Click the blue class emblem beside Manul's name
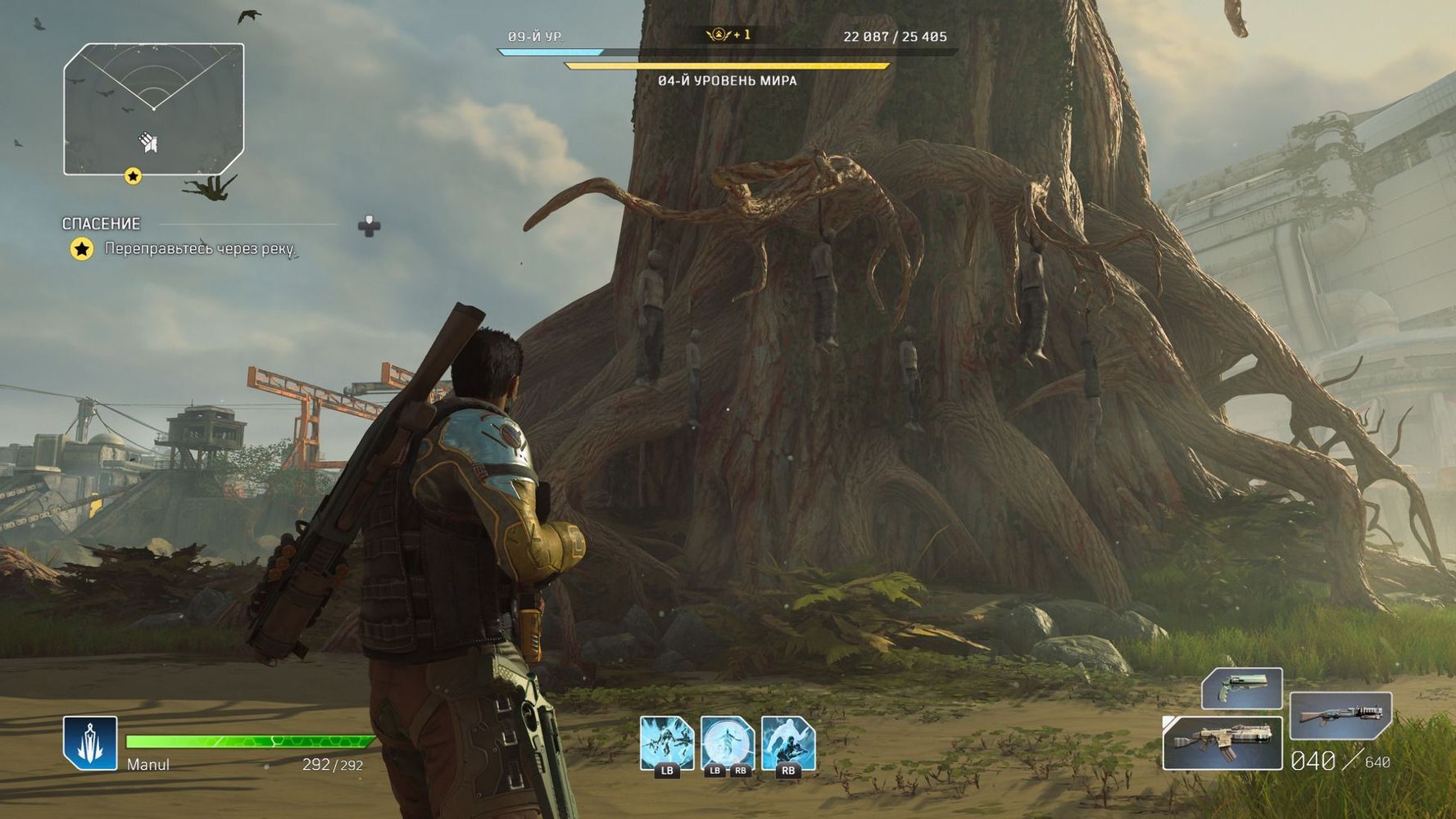Viewport: 1456px width, 819px height. (90, 743)
